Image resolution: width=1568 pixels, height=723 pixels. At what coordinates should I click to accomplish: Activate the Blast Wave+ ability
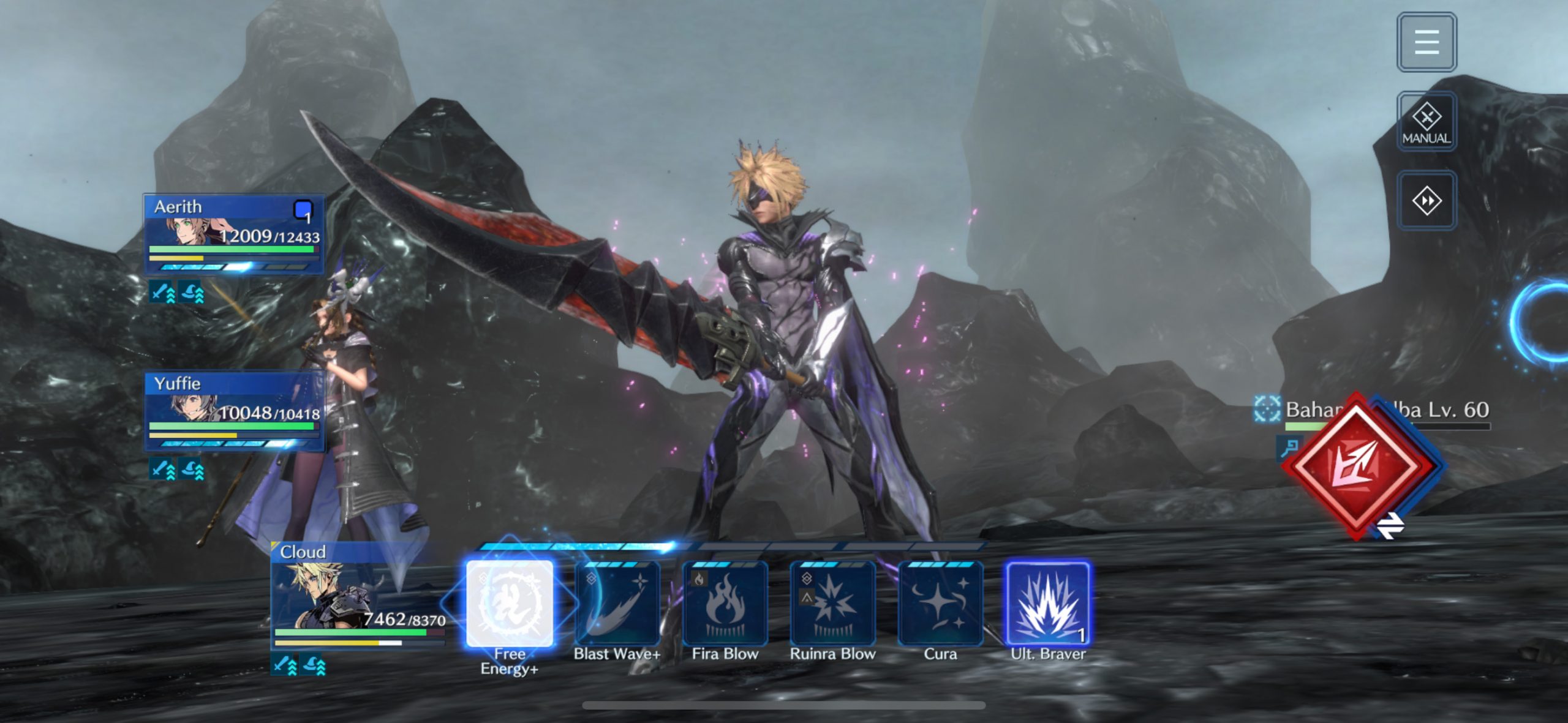point(617,604)
